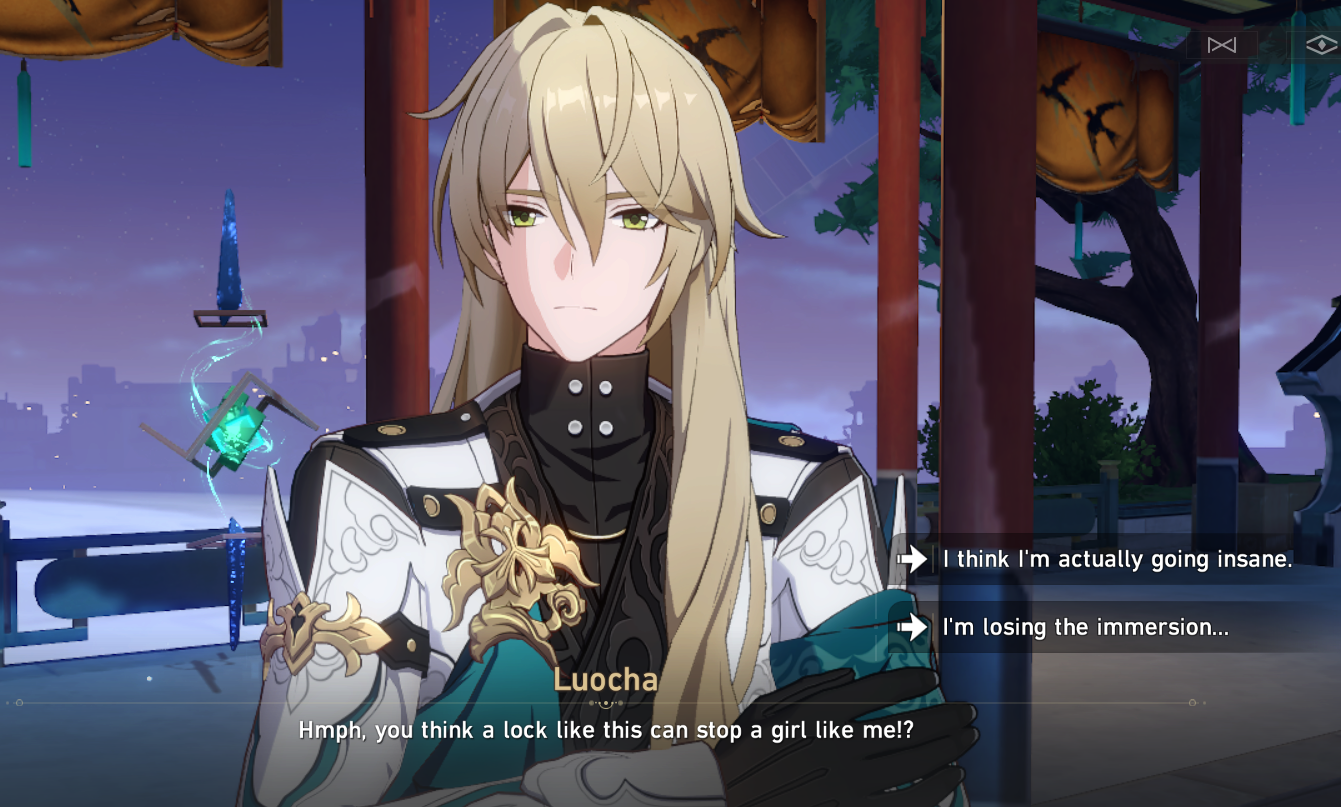Select "I think I'm actually going insane."
Image resolution: width=1341 pixels, height=807 pixels.
pos(1113,560)
